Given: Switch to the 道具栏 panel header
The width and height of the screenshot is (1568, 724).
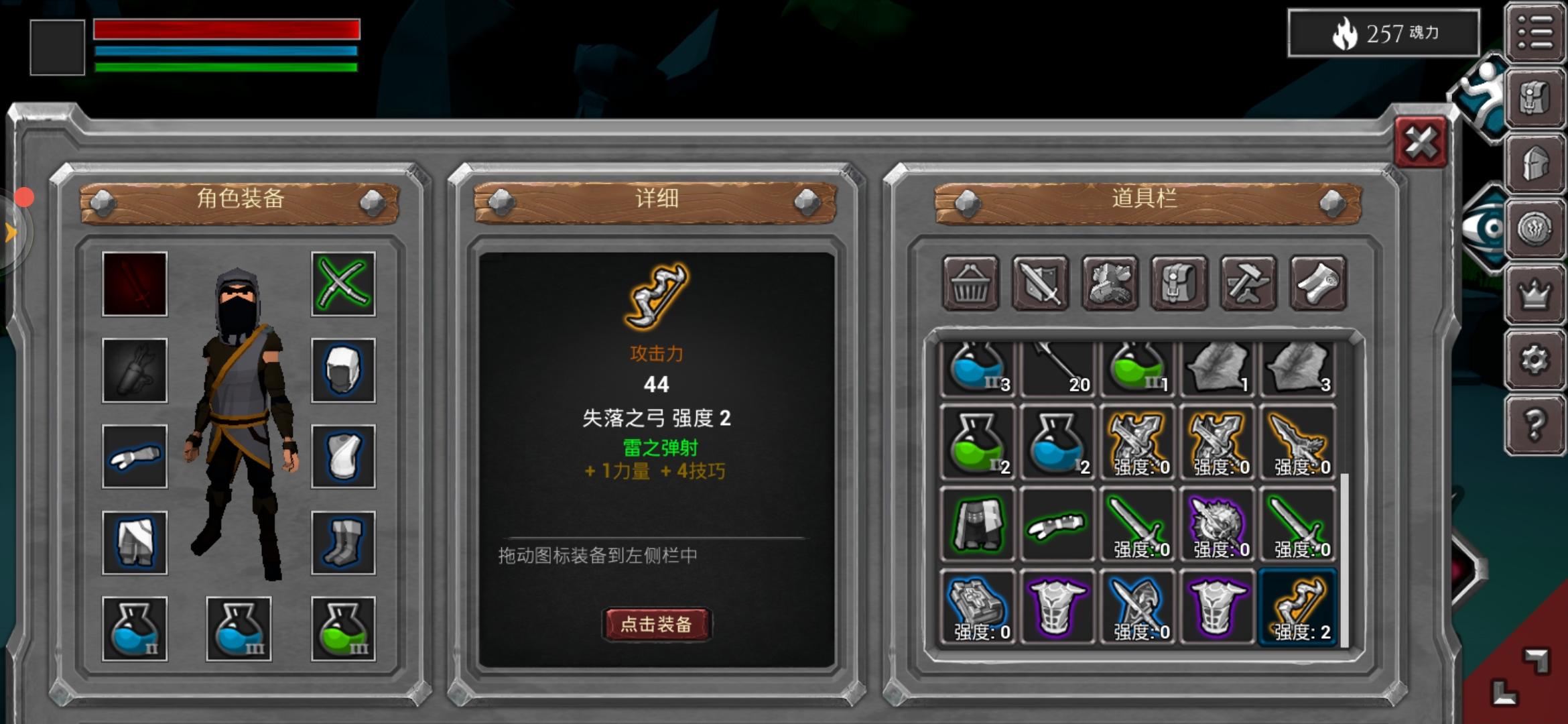Looking at the screenshot, I should tap(1146, 200).
